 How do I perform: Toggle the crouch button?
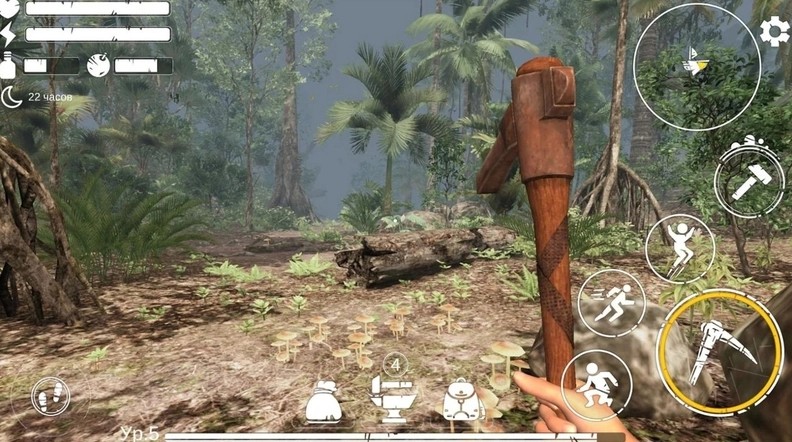[x=596, y=384]
